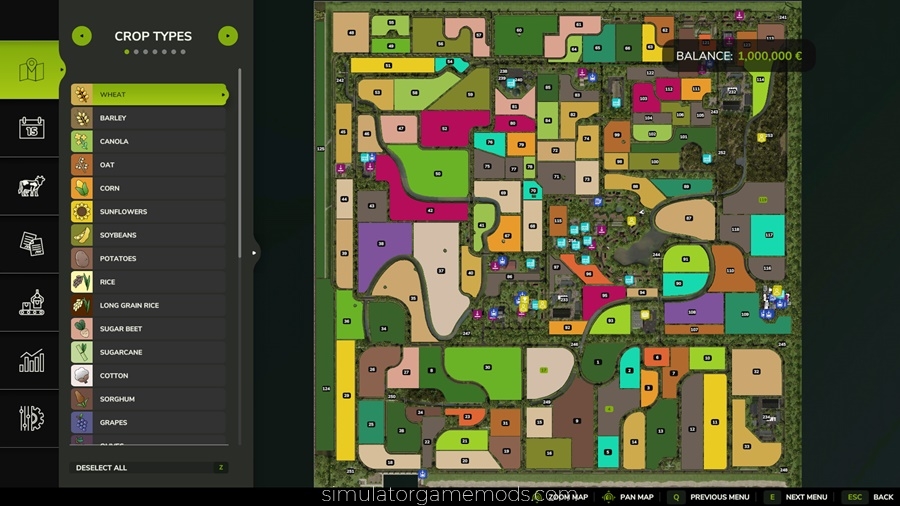Toggle Sunflowers in the crop list

[x=148, y=212]
